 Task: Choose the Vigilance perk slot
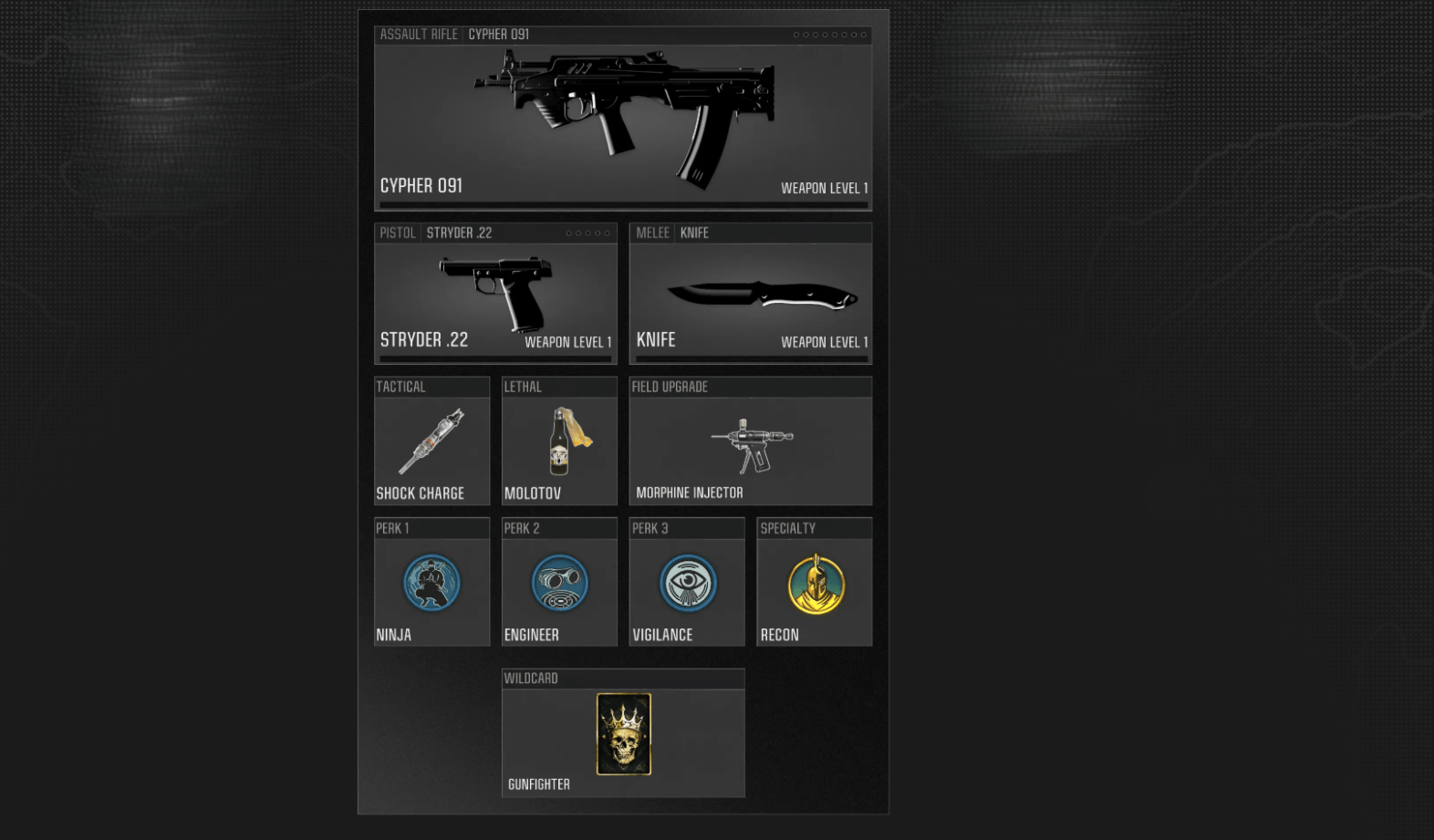[687, 584]
